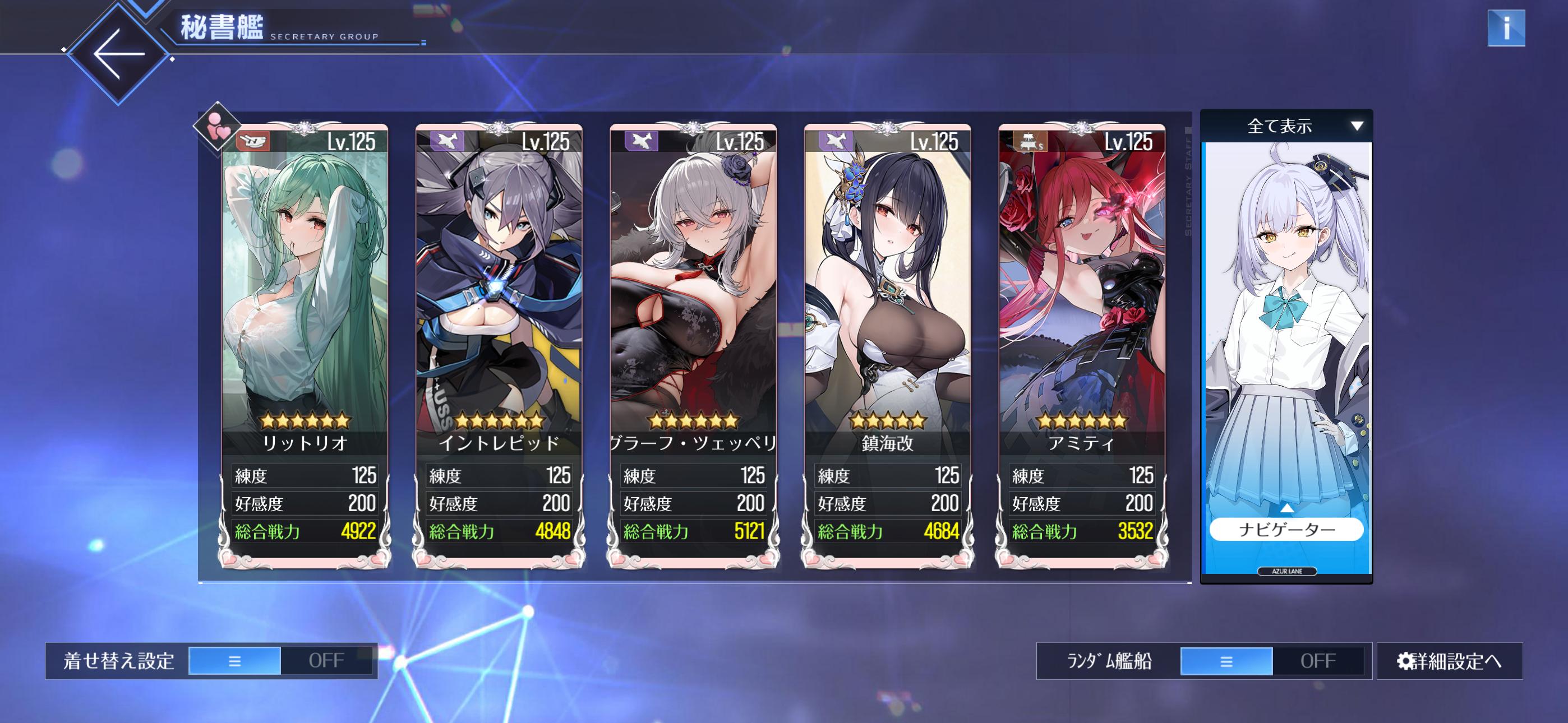
Task: Click the secretary group heart icon
Action: click(x=216, y=127)
